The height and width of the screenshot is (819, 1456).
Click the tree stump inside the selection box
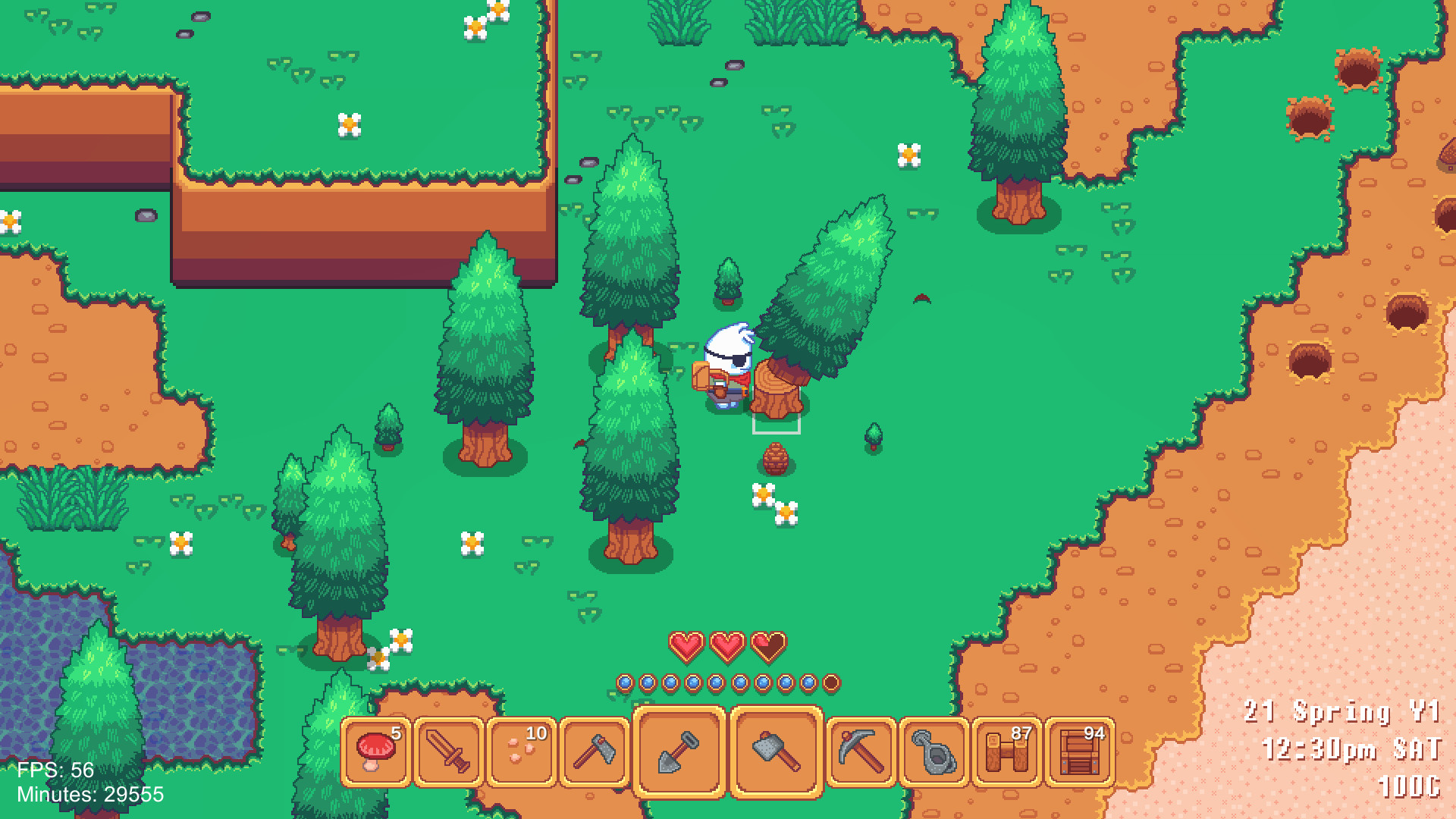point(776,394)
